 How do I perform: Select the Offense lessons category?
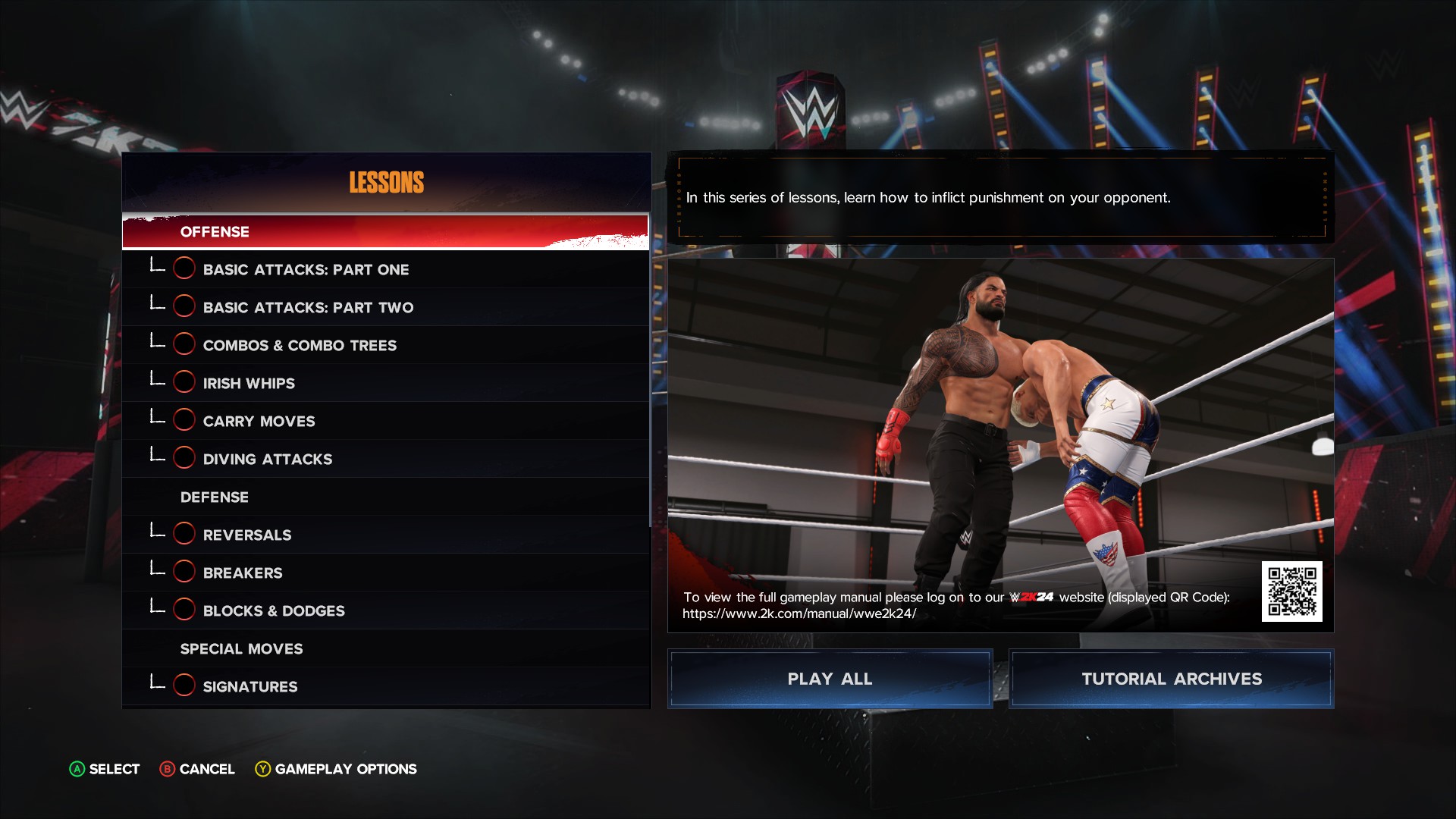(x=385, y=231)
